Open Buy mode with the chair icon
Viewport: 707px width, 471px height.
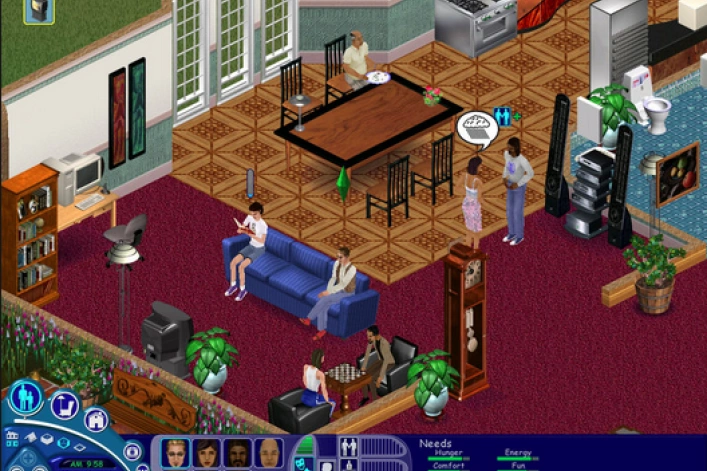point(65,405)
